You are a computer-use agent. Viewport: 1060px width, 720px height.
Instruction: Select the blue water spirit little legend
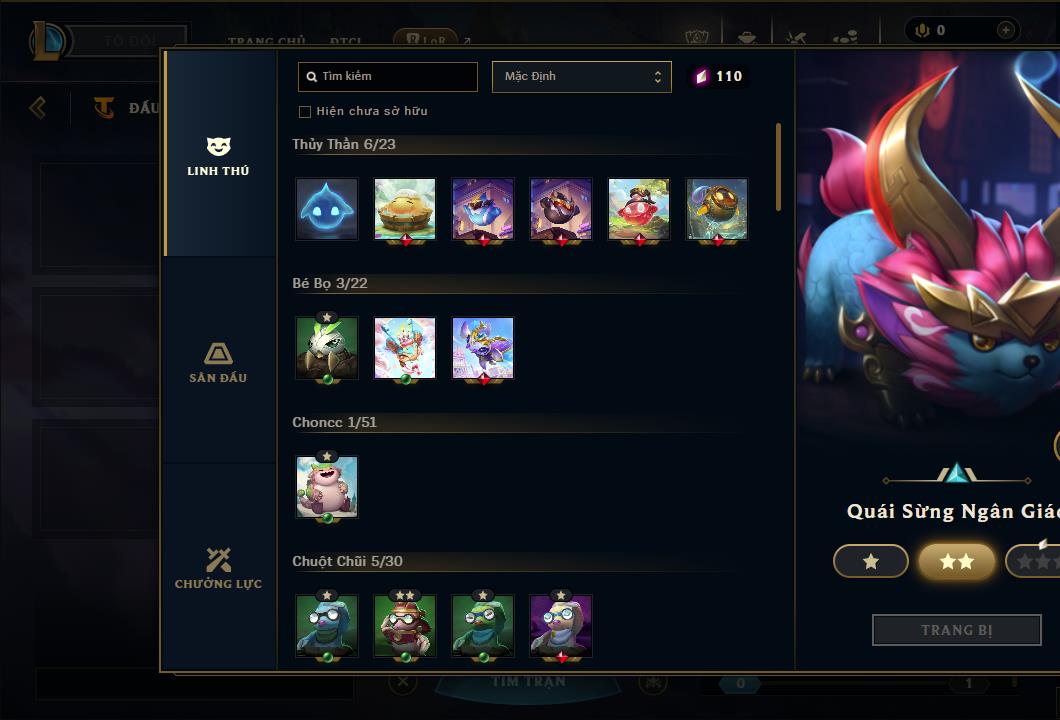point(327,209)
